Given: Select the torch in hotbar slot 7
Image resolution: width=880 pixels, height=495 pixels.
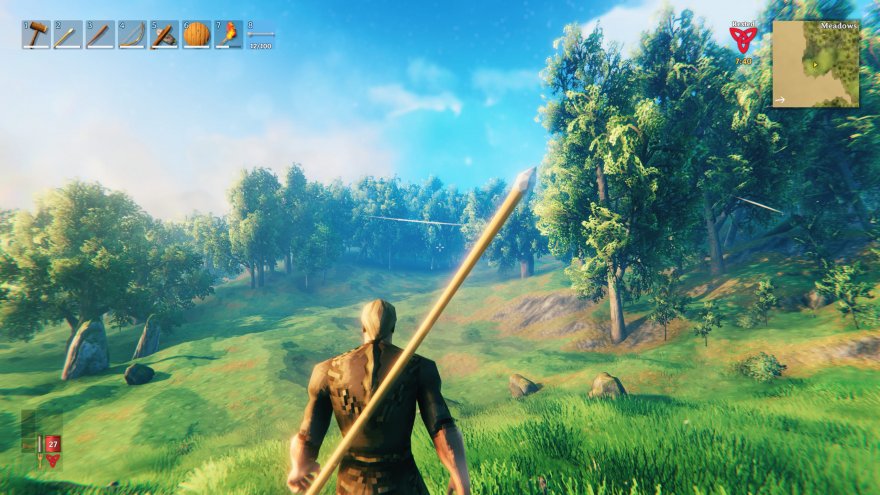Looking at the screenshot, I should click(229, 35).
